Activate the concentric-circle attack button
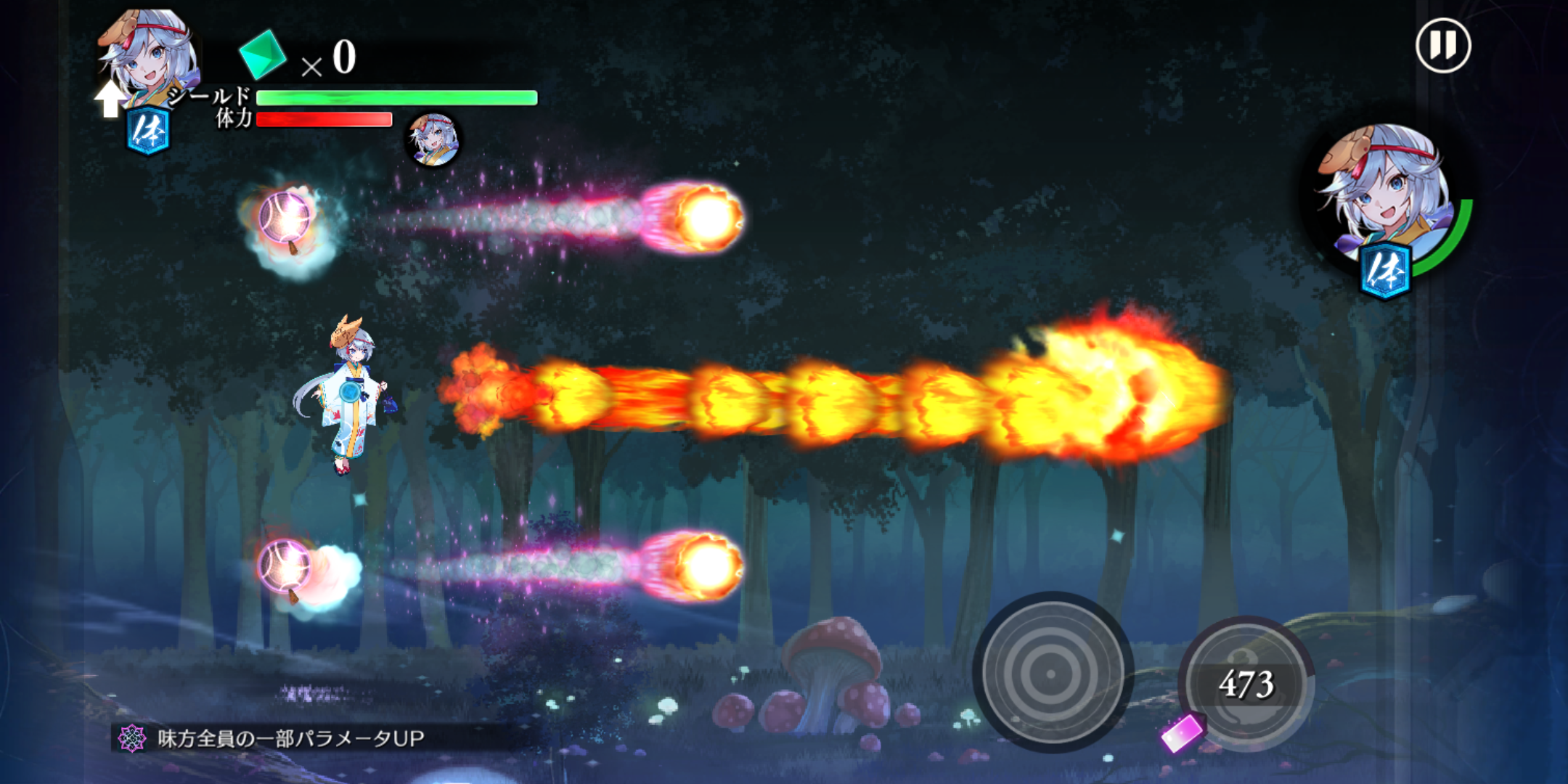Viewport: 1568px width, 784px height. (x=1051, y=673)
